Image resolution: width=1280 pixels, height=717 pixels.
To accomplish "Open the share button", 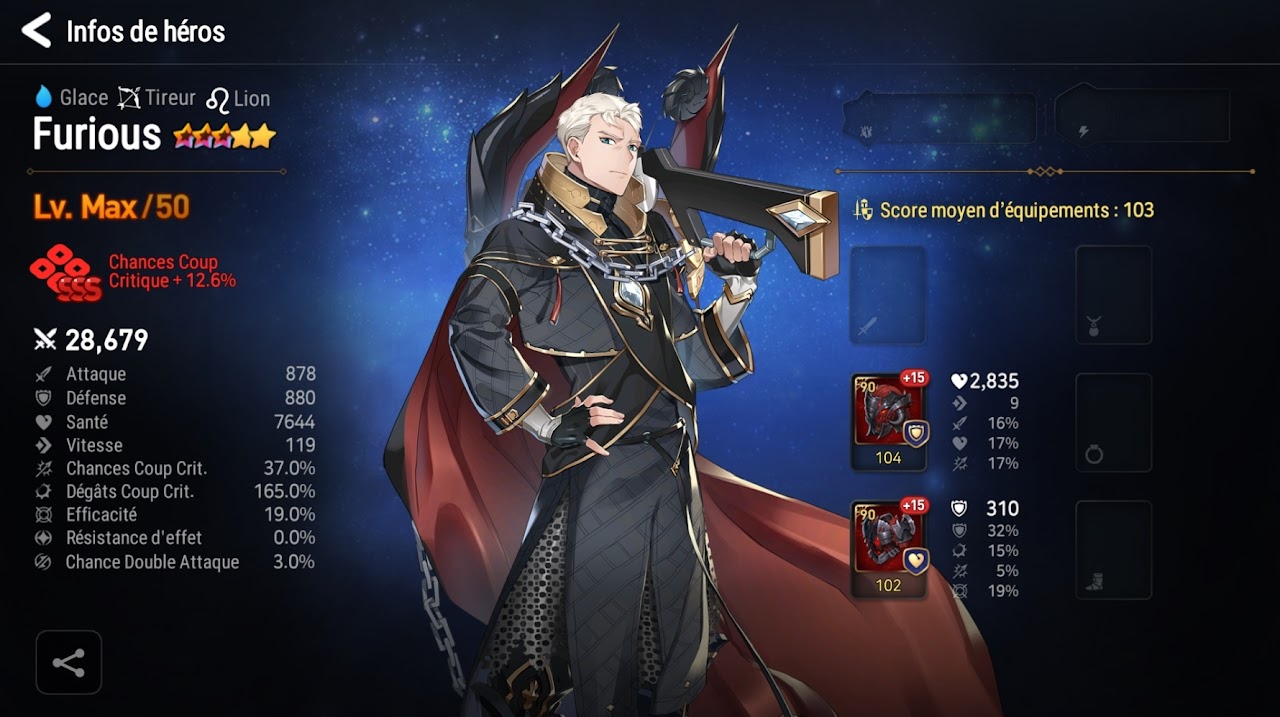I will tap(68, 662).
